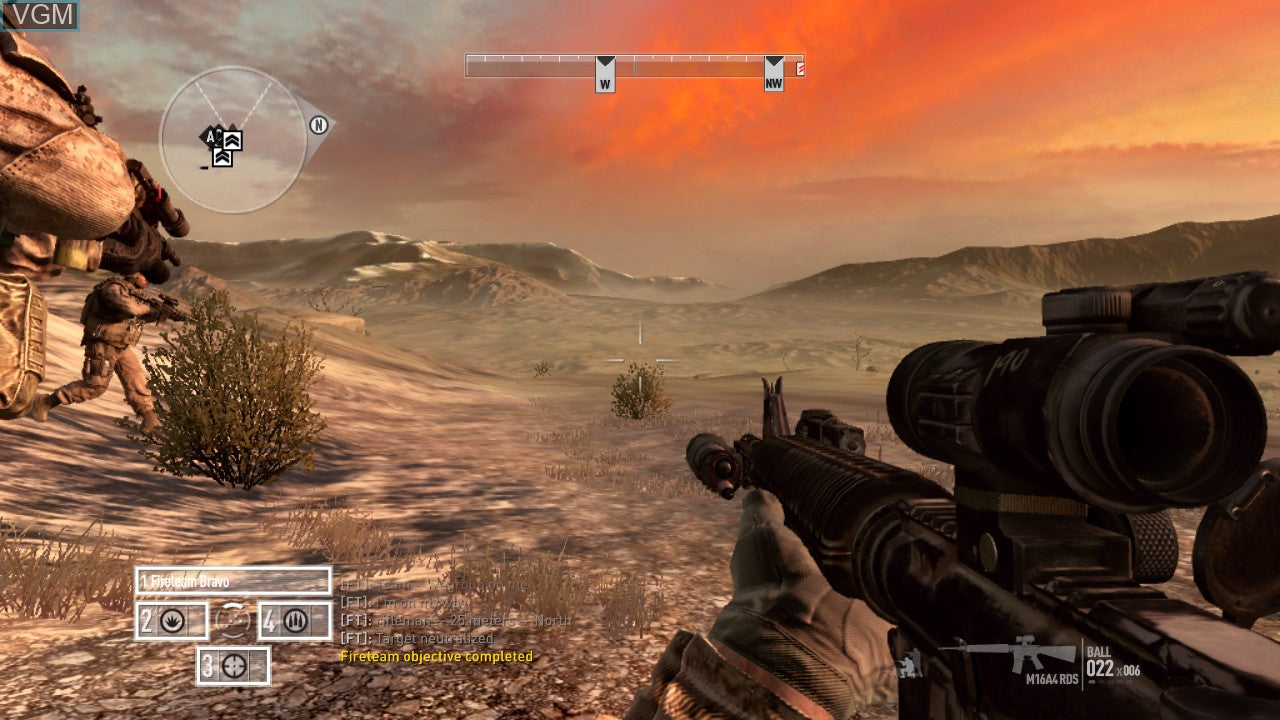The height and width of the screenshot is (720, 1280).
Task: Toggle the BALL ammunition type display
Action: point(1097,651)
